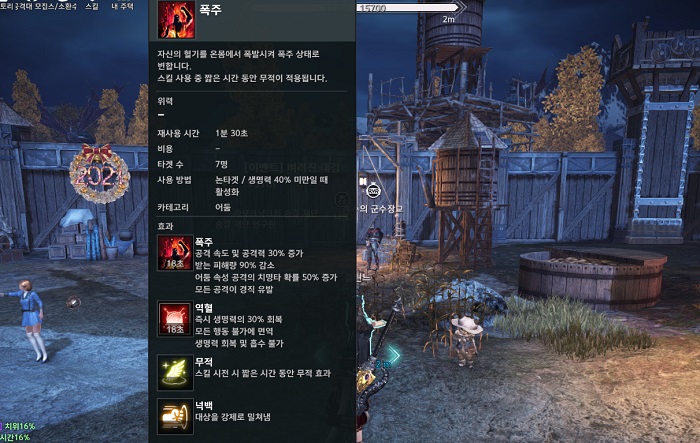Select the 역혈 effect icon

tap(175, 319)
